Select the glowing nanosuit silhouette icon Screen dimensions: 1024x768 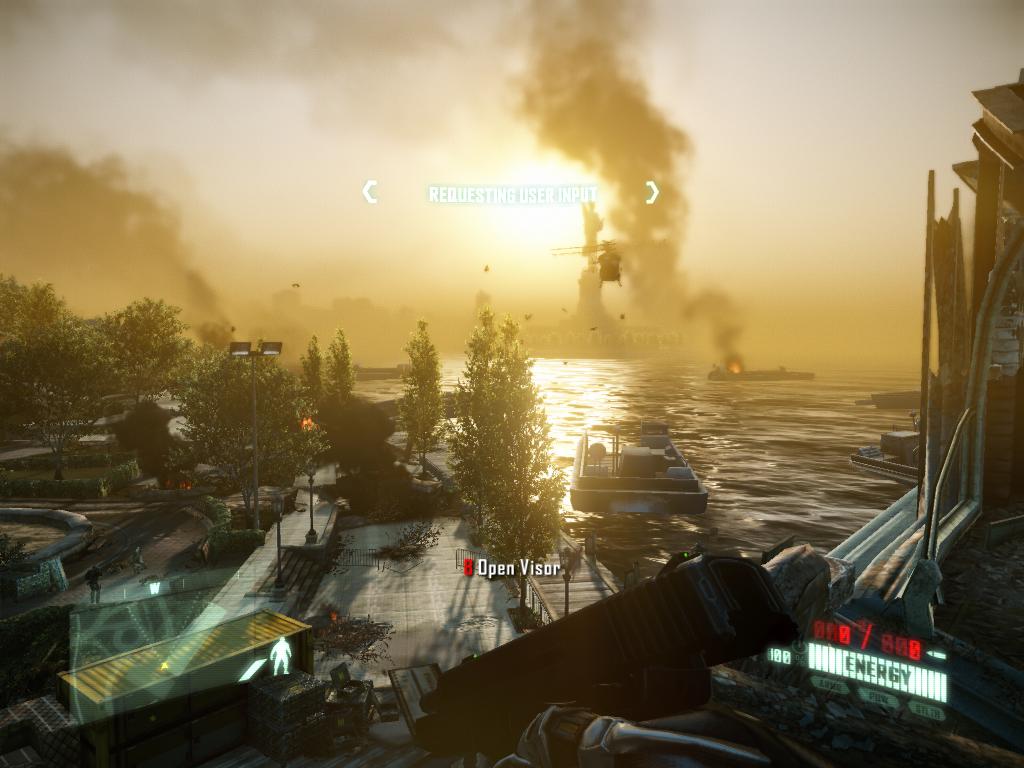(281, 655)
